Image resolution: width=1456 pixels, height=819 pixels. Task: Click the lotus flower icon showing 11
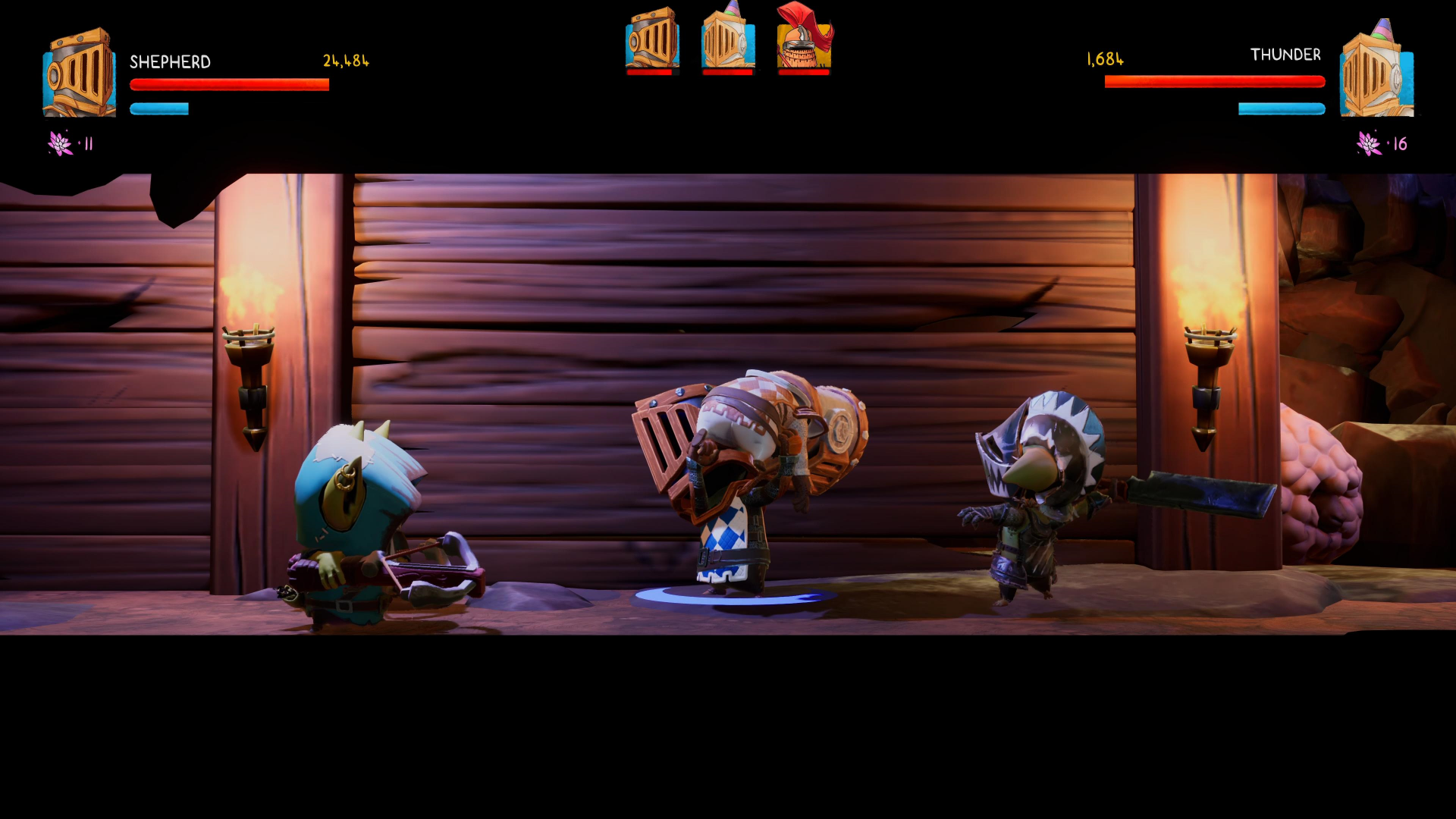pos(60,143)
